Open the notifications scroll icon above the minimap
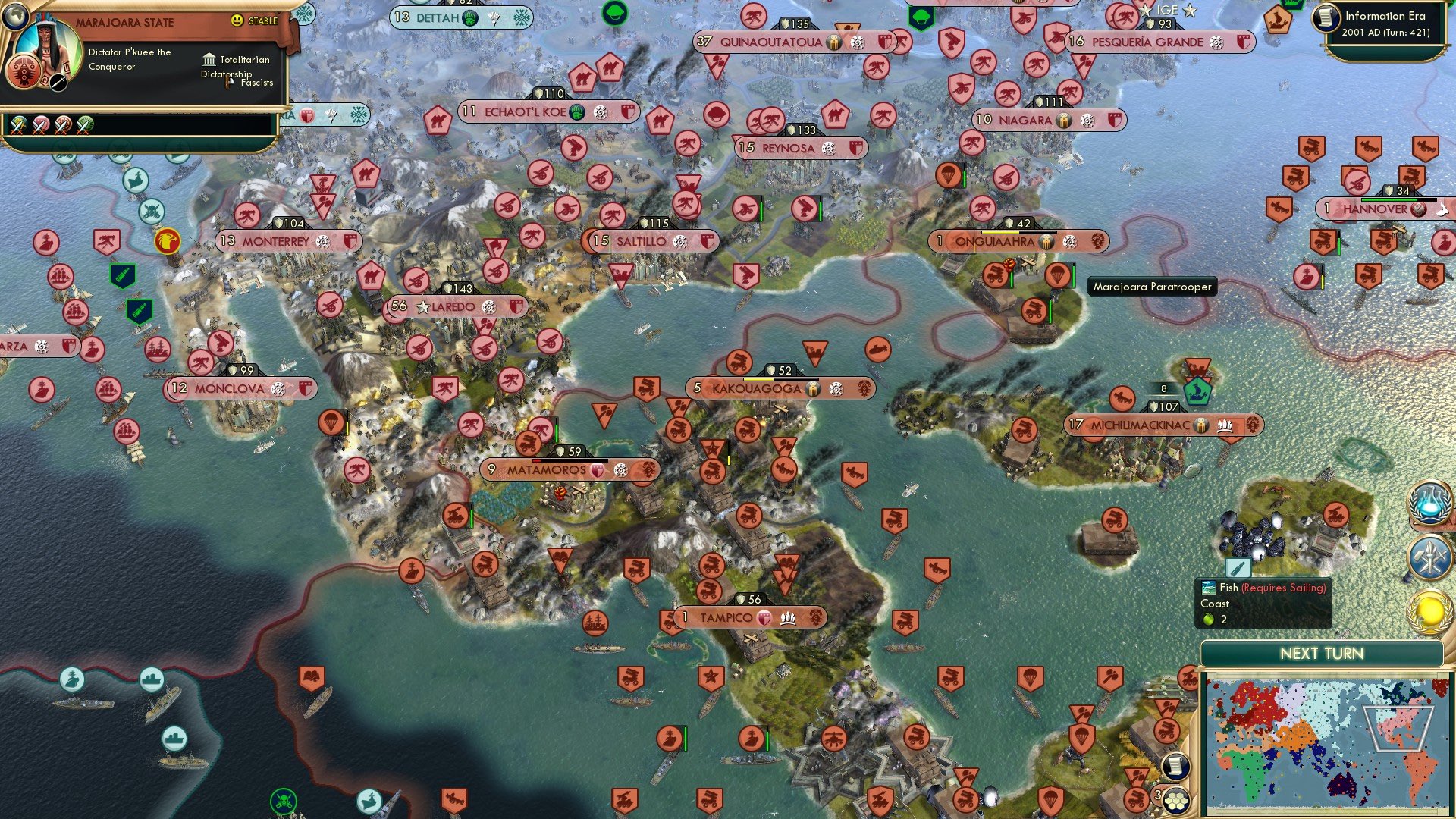The image size is (1456, 819). click(x=1175, y=767)
